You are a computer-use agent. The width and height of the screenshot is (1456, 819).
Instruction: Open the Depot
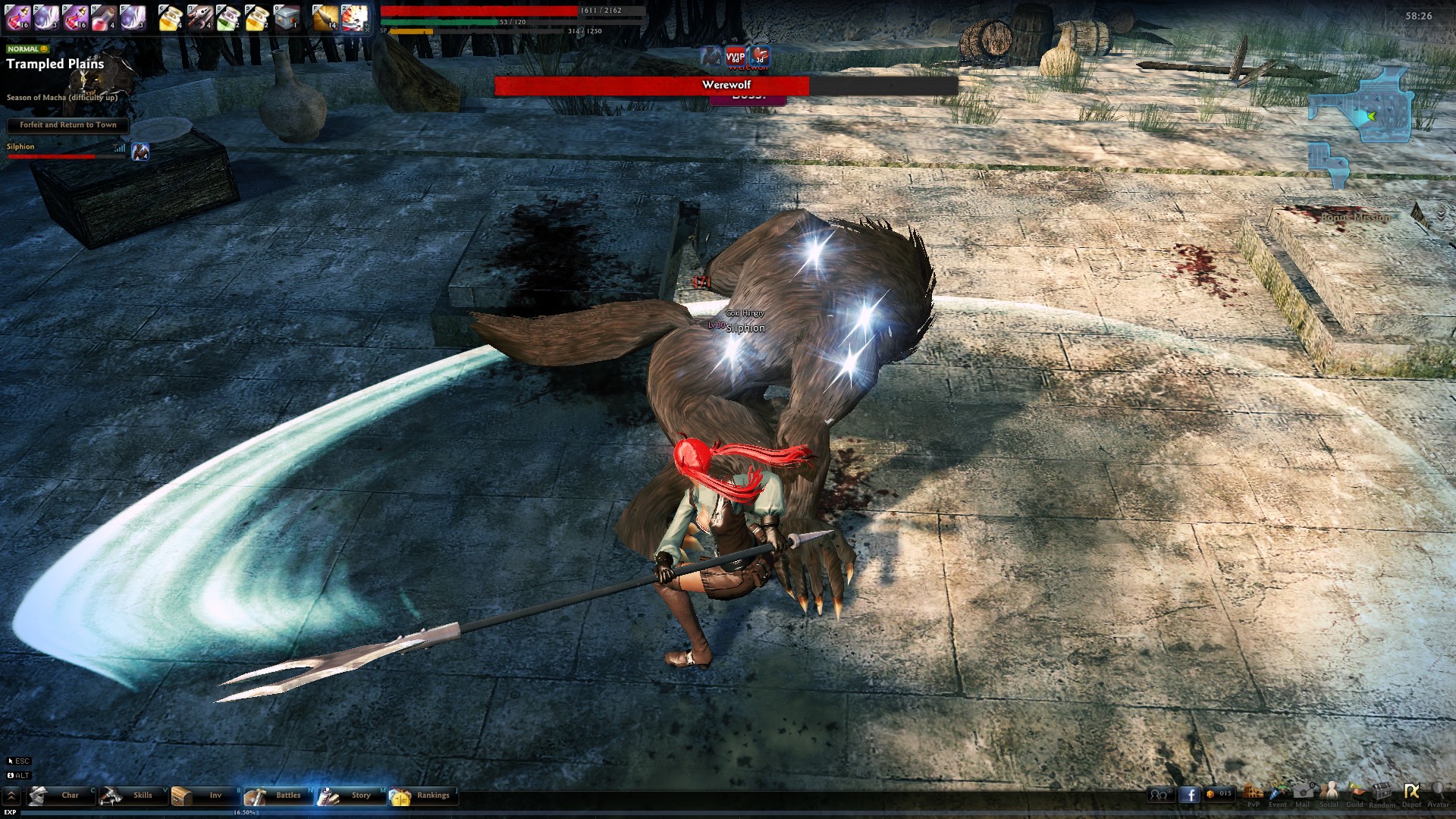(1411, 793)
